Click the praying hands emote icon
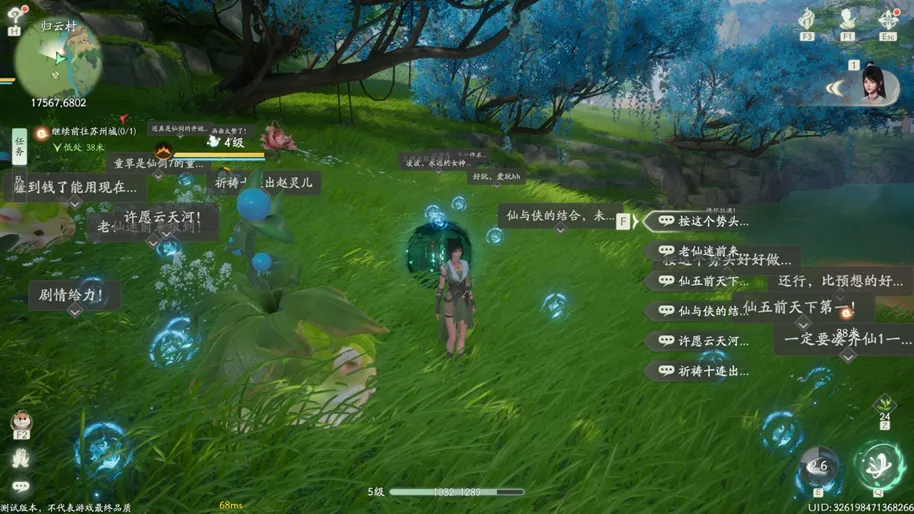 (x=21, y=458)
